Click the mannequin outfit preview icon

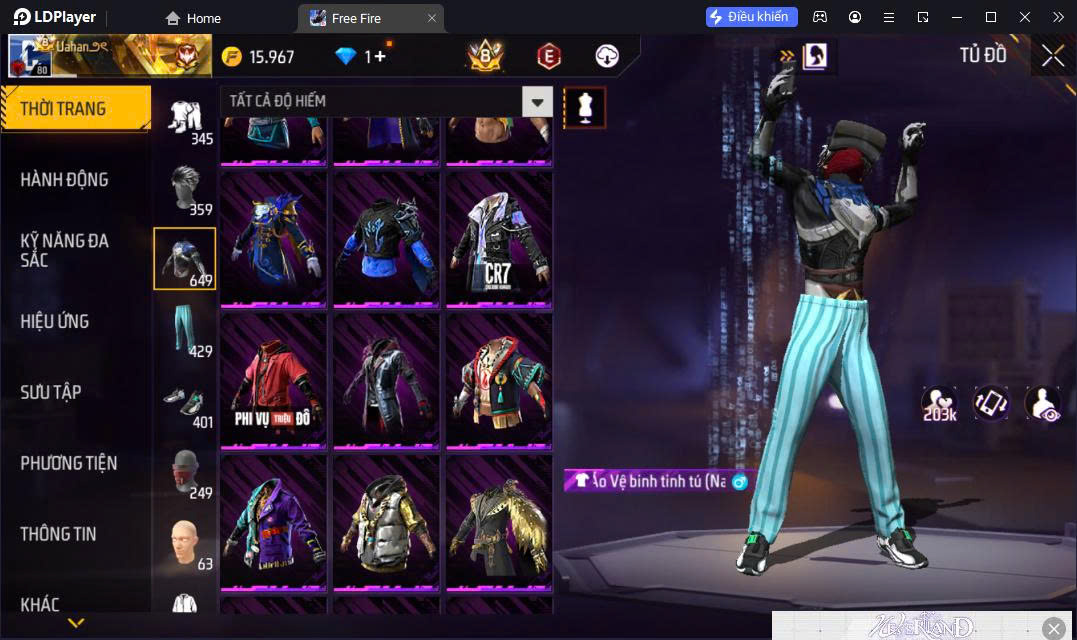(585, 106)
